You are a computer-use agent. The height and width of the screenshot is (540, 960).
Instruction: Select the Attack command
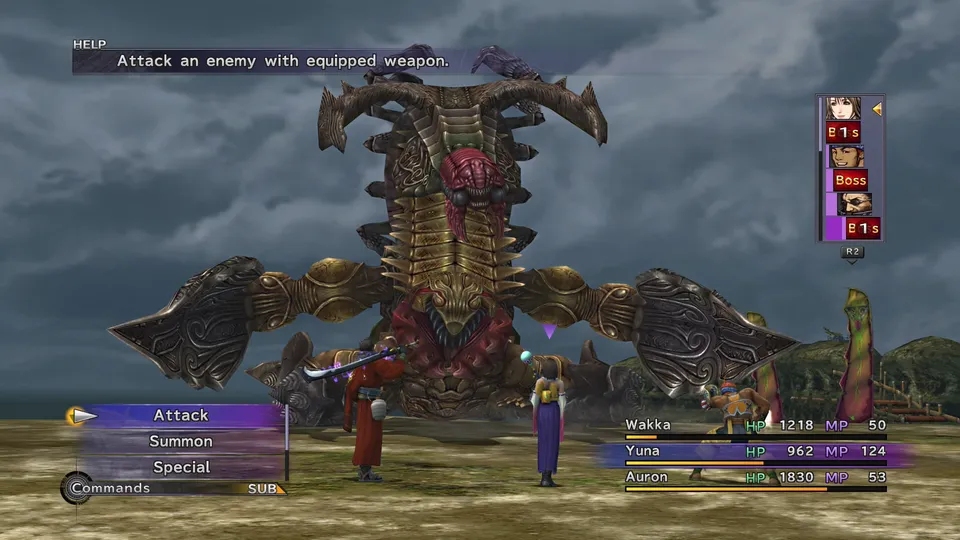181,415
